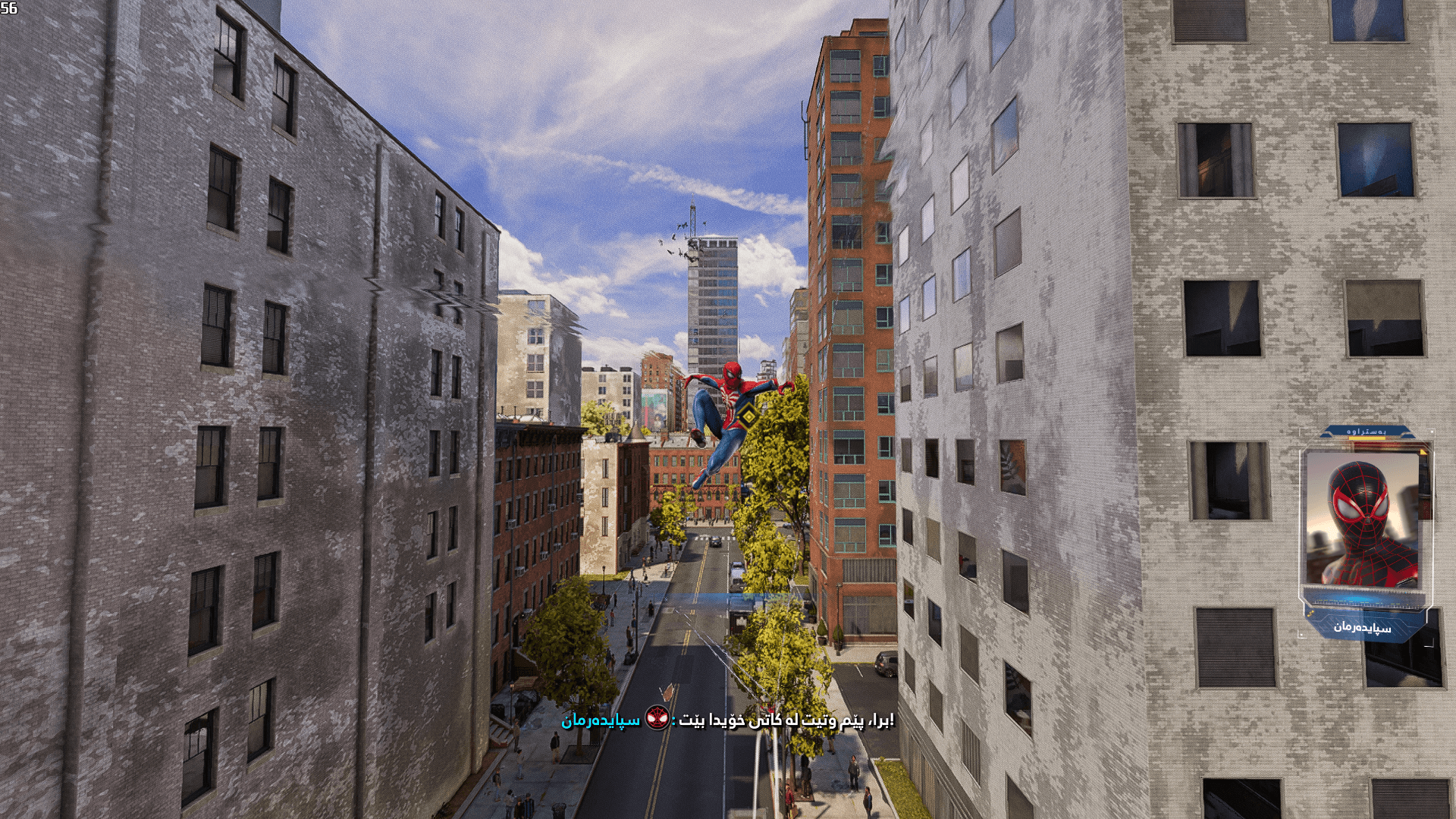Collapse the dotted strip below the portrait image

pos(1357,604)
